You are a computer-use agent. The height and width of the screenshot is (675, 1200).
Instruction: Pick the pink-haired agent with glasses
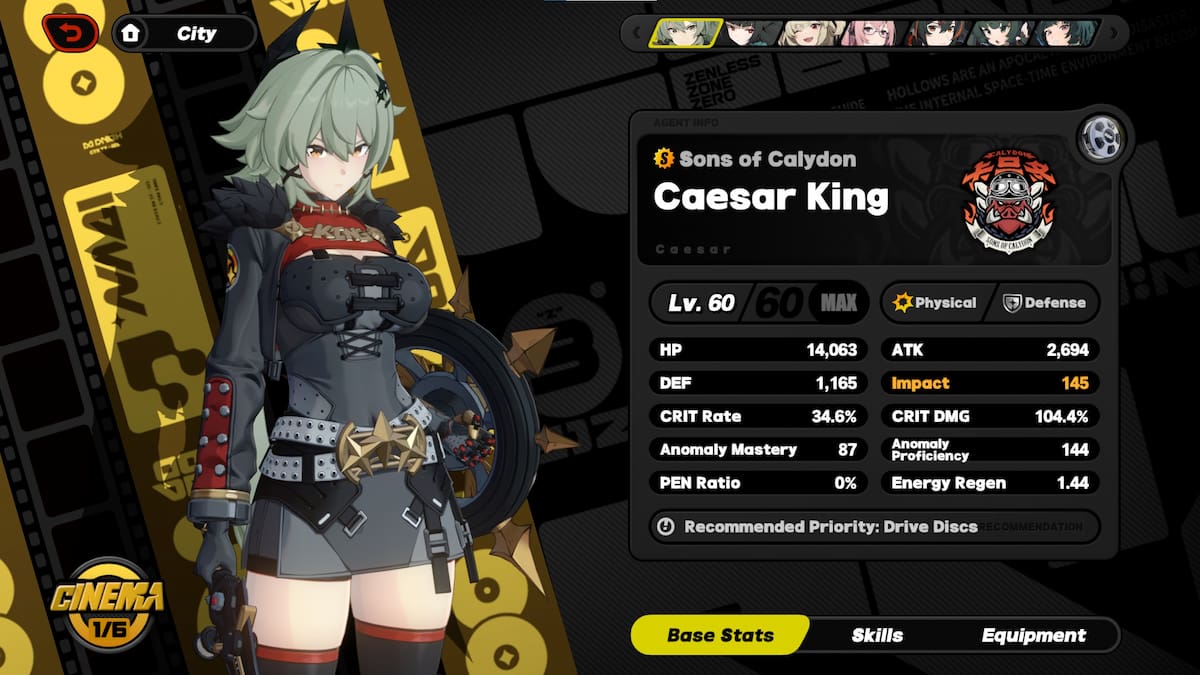[868, 33]
